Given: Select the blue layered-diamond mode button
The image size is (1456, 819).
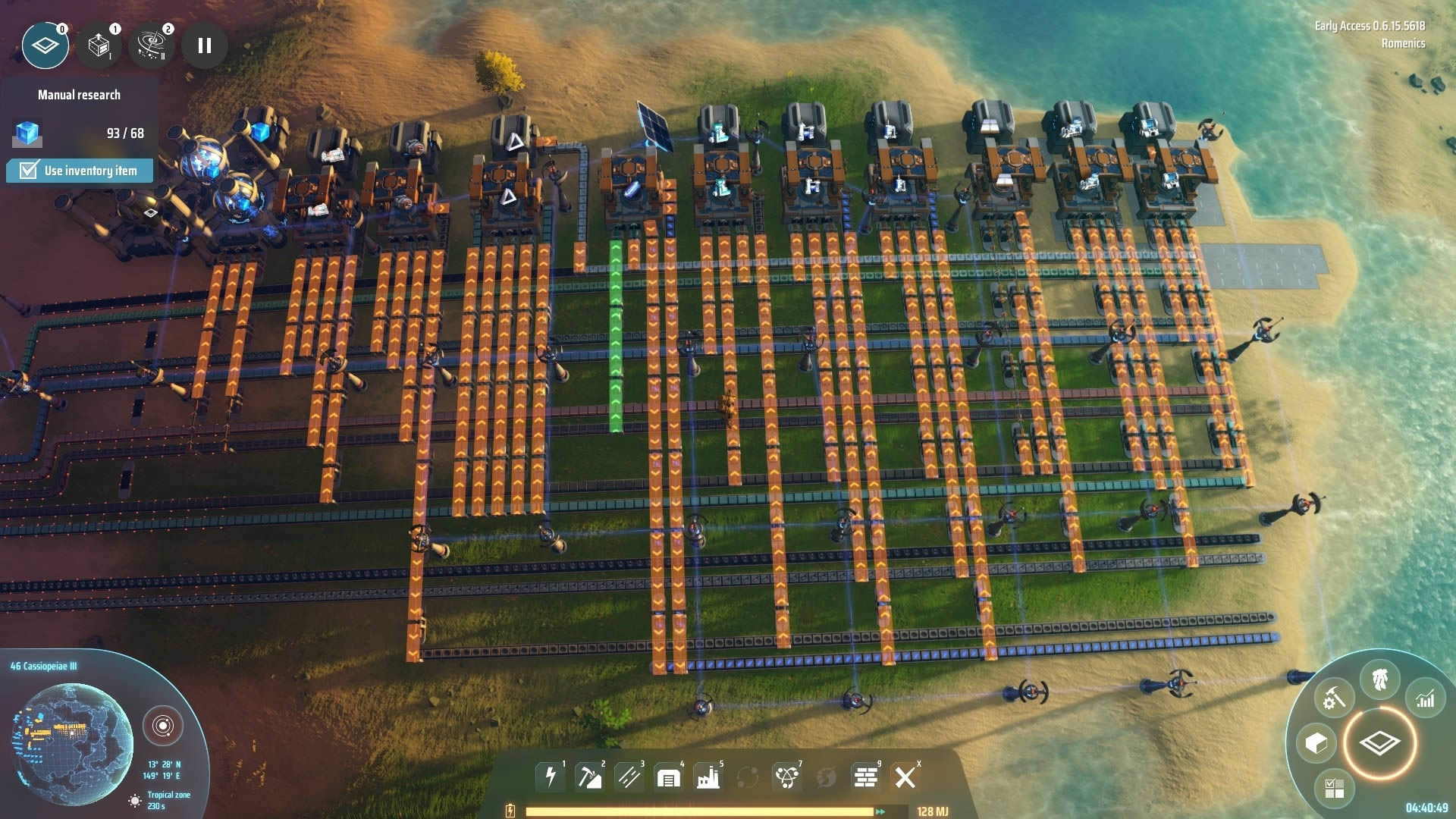Looking at the screenshot, I should pyautogui.click(x=45, y=45).
